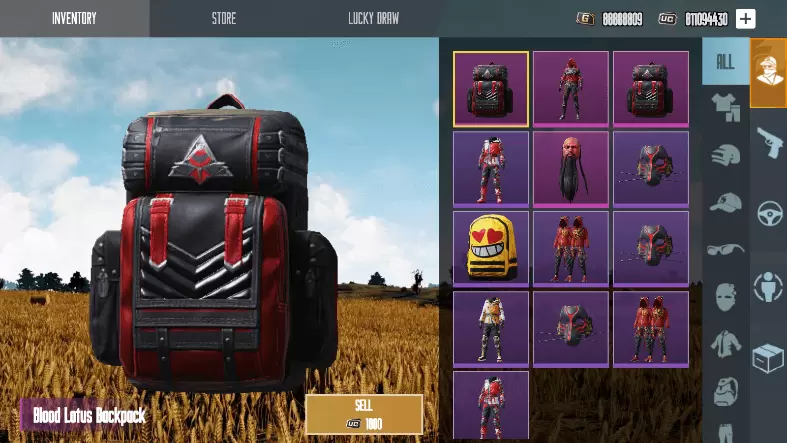Viewport: 787px width, 443px height.
Task: Select the ALL filter tab
Action: point(725,62)
